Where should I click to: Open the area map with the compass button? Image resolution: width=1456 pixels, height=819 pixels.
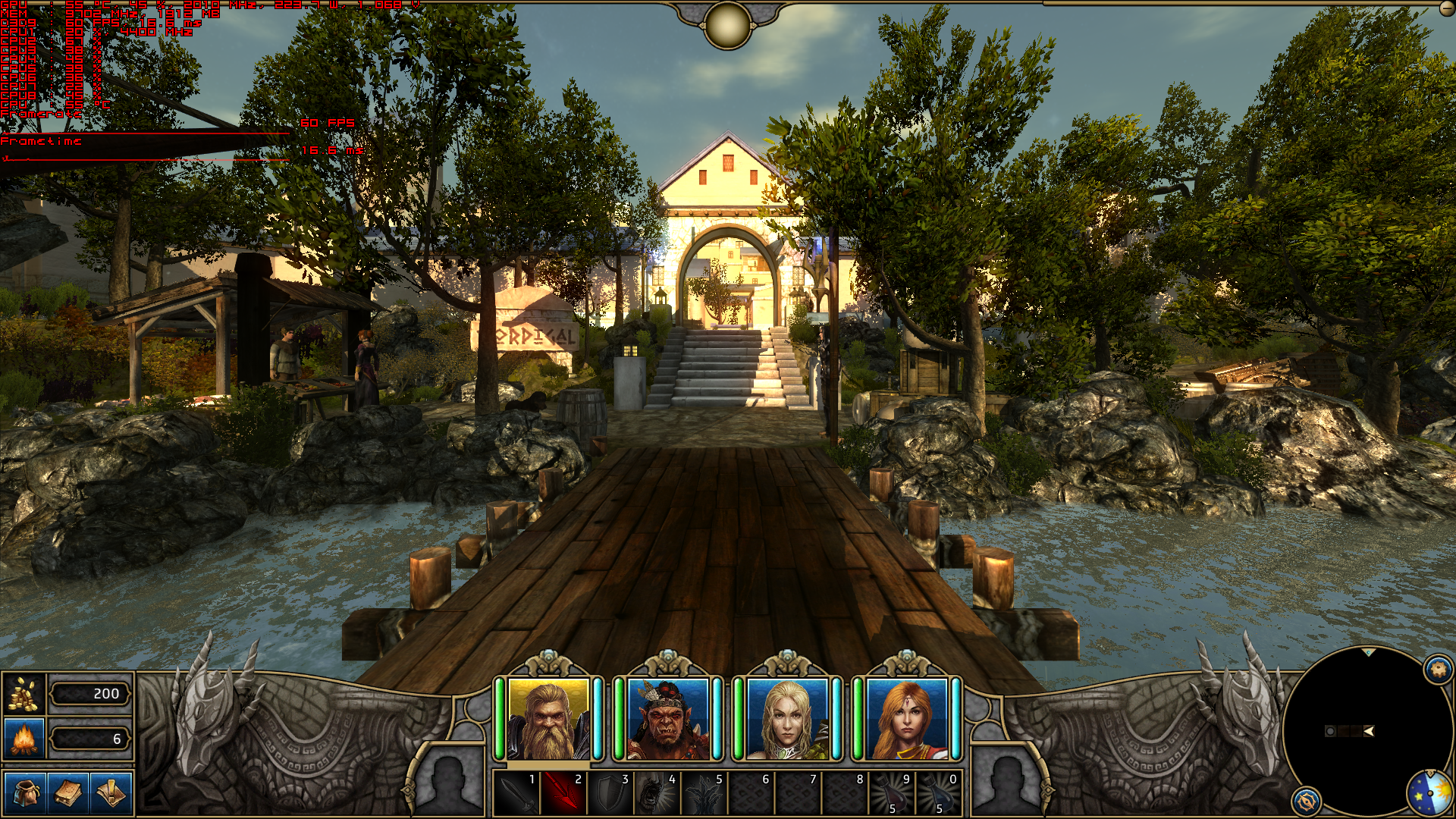pos(1306,802)
